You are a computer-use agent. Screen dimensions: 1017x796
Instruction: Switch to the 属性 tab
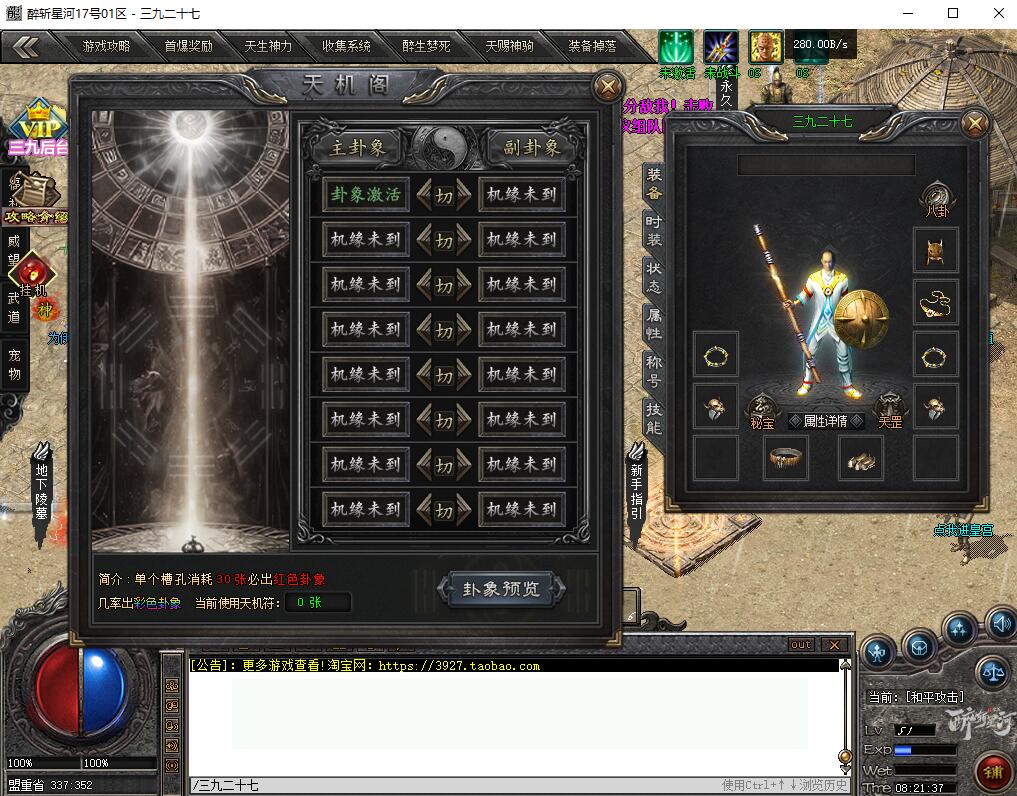(x=653, y=323)
